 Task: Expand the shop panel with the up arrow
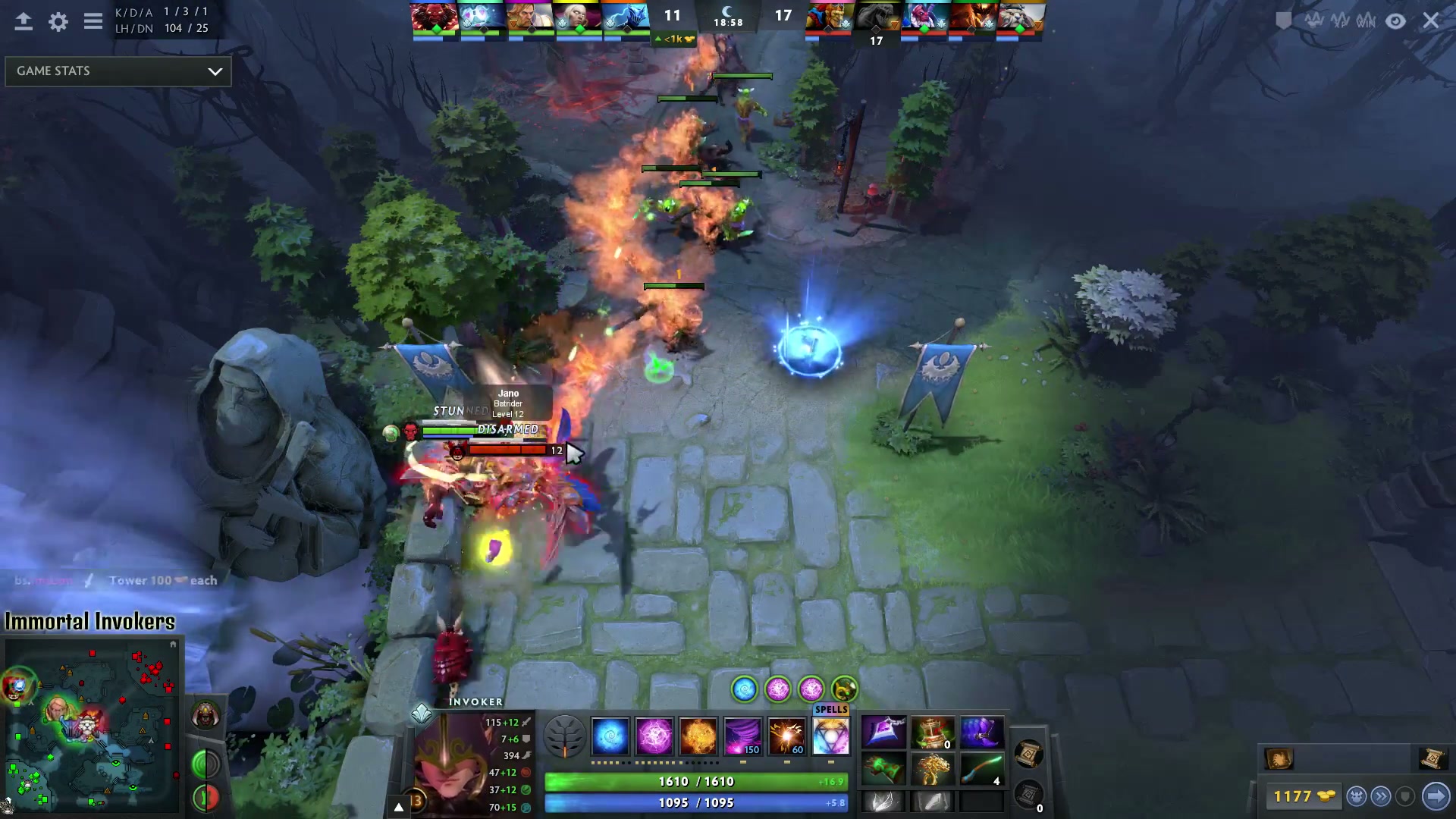(x=398, y=807)
